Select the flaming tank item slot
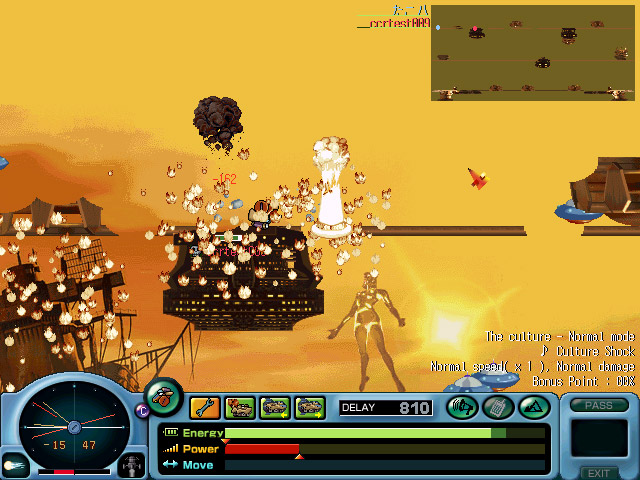Viewport: 640px width, 480px height. pyautogui.click(x=240, y=407)
